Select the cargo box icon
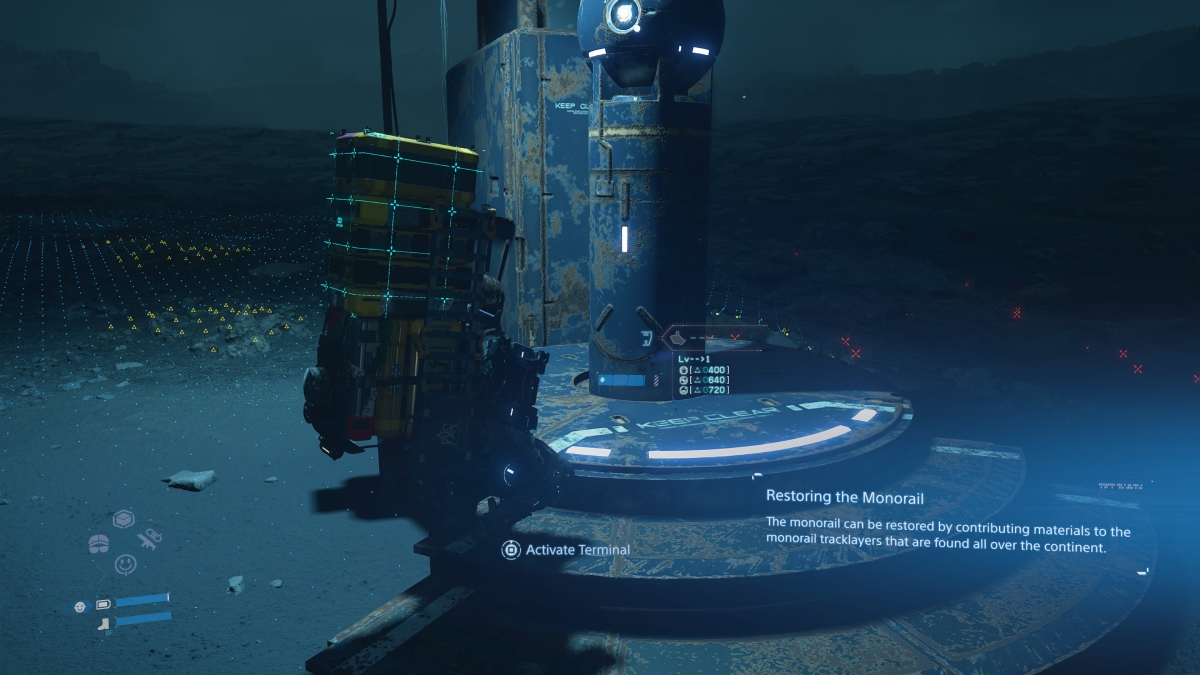1200x675 pixels. pyautogui.click(x=124, y=519)
